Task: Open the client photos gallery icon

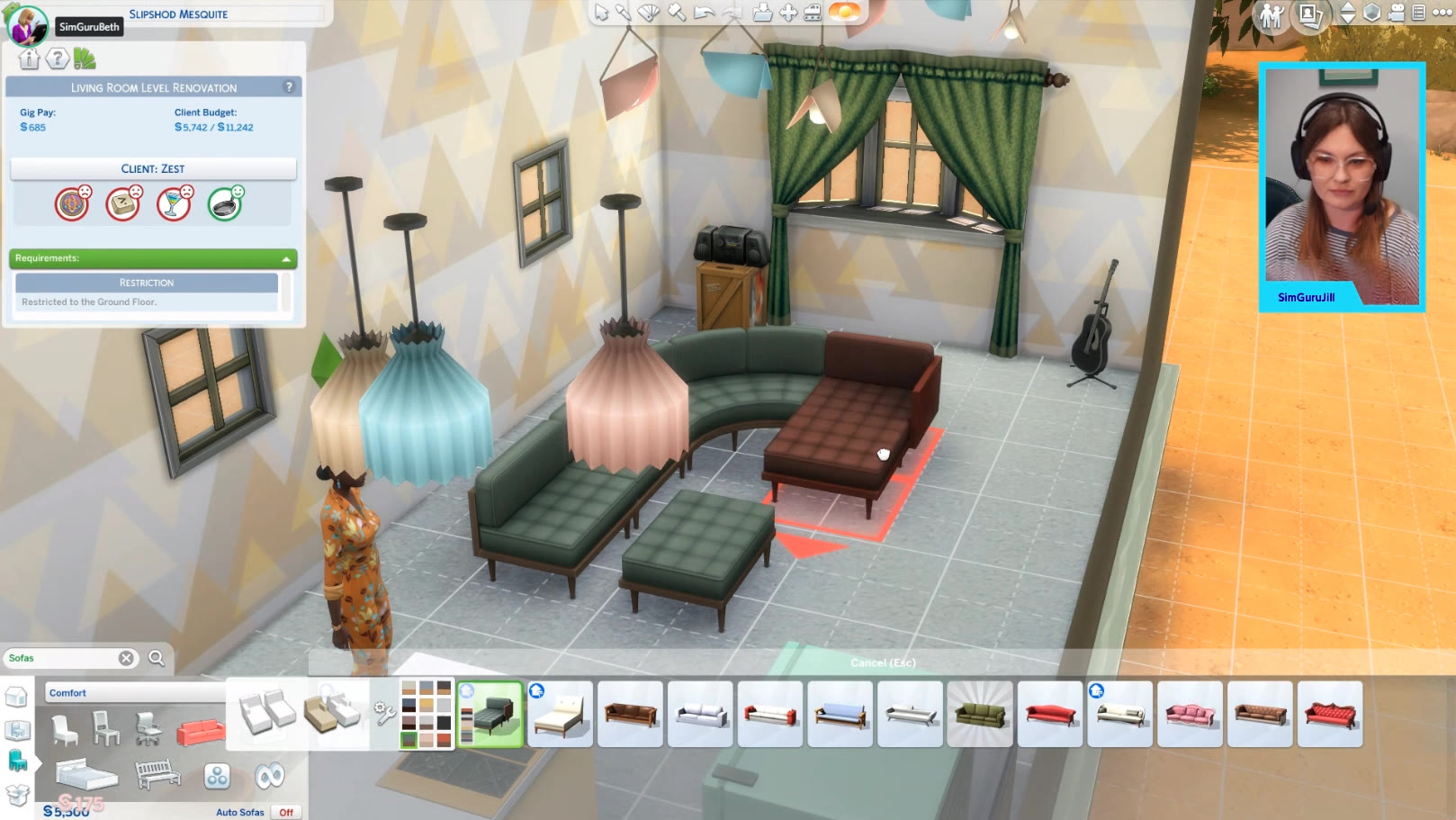Action: point(1310,14)
